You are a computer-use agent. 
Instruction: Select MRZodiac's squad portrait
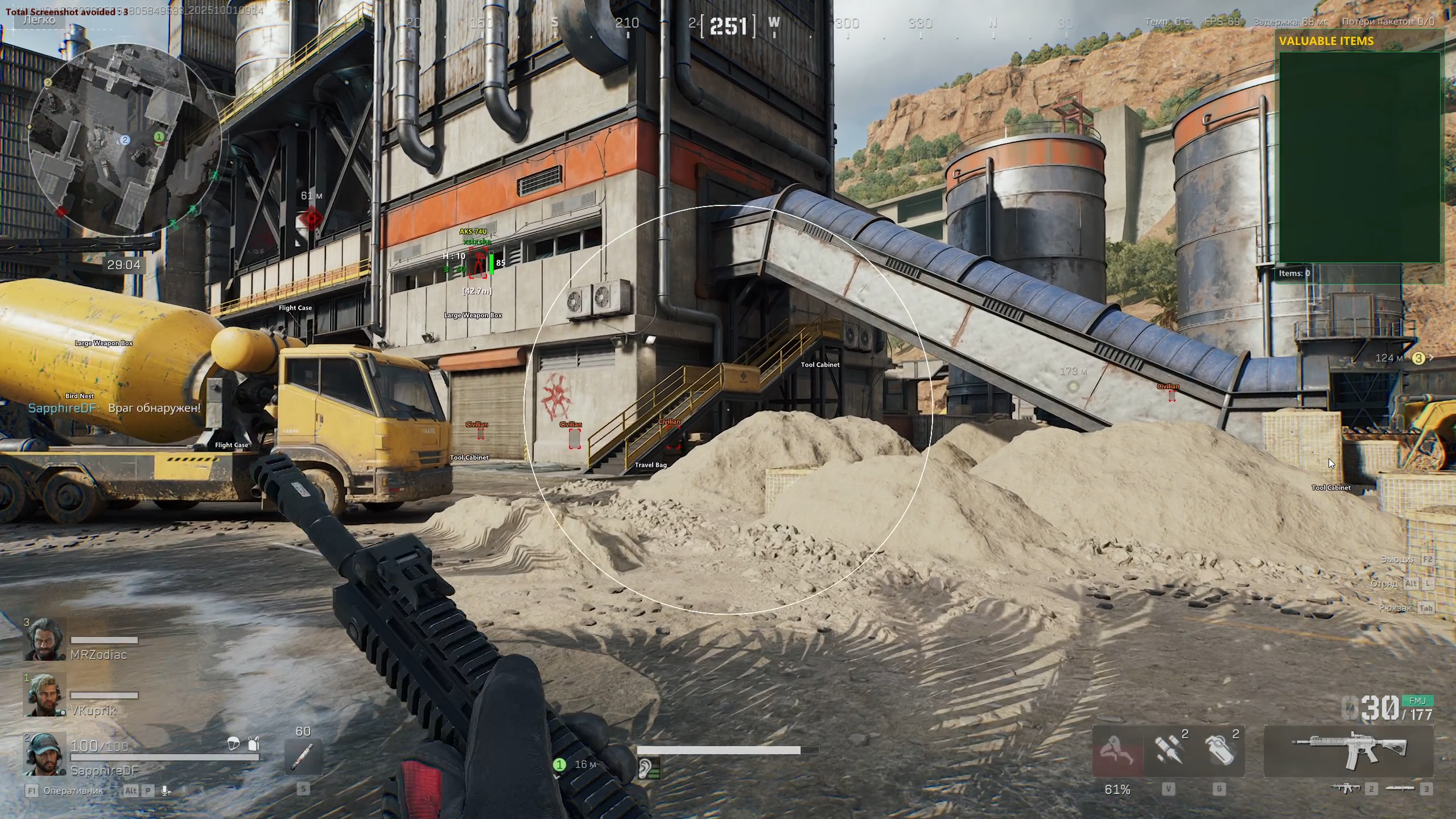[44, 639]
